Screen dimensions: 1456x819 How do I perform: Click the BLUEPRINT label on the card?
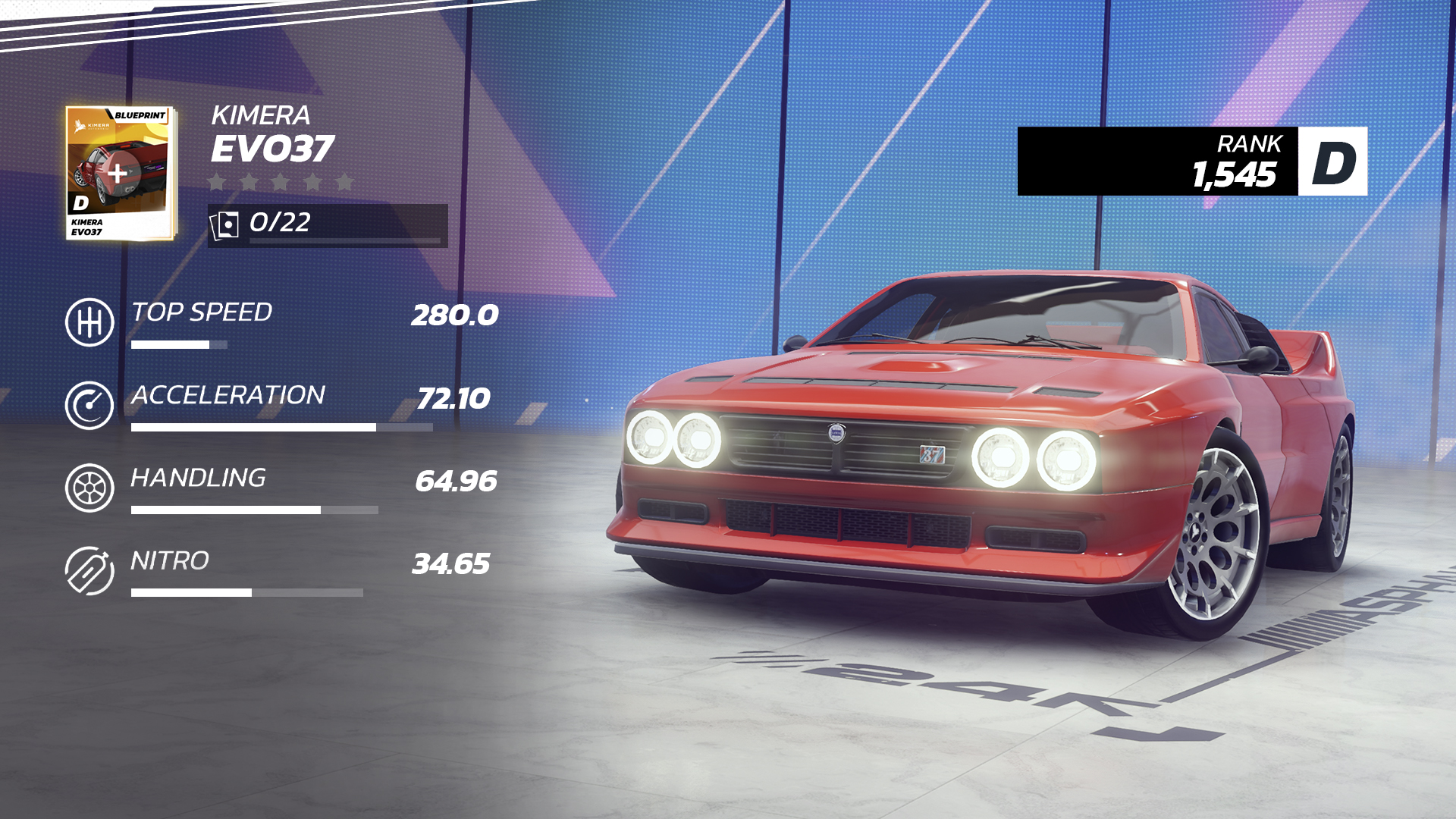tap(141, 114)
